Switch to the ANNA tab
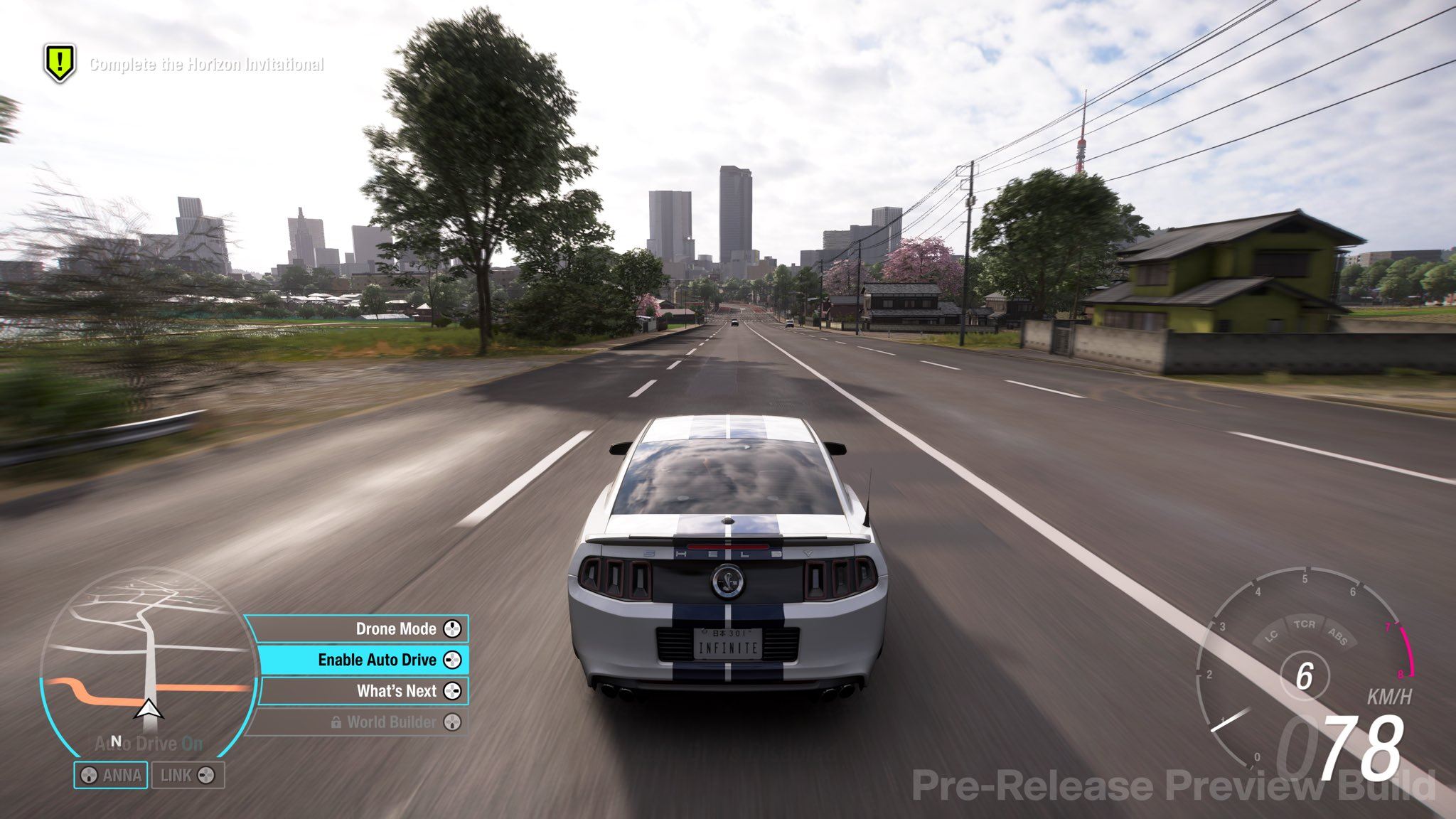The height and width of the screenshot is (819, 1456). [x=111, y=775]
